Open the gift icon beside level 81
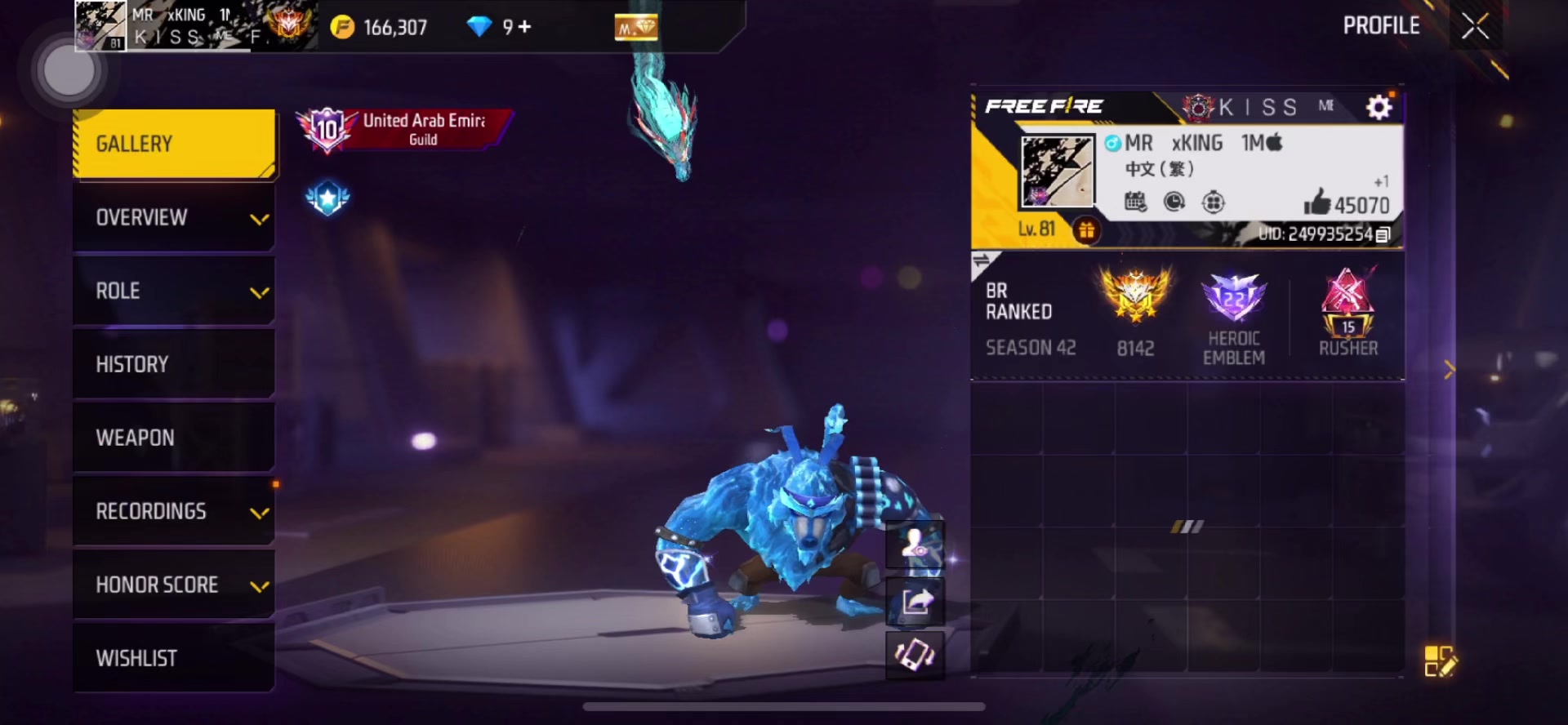This screenshot has width=1568, height=725. coord(1086,231)
